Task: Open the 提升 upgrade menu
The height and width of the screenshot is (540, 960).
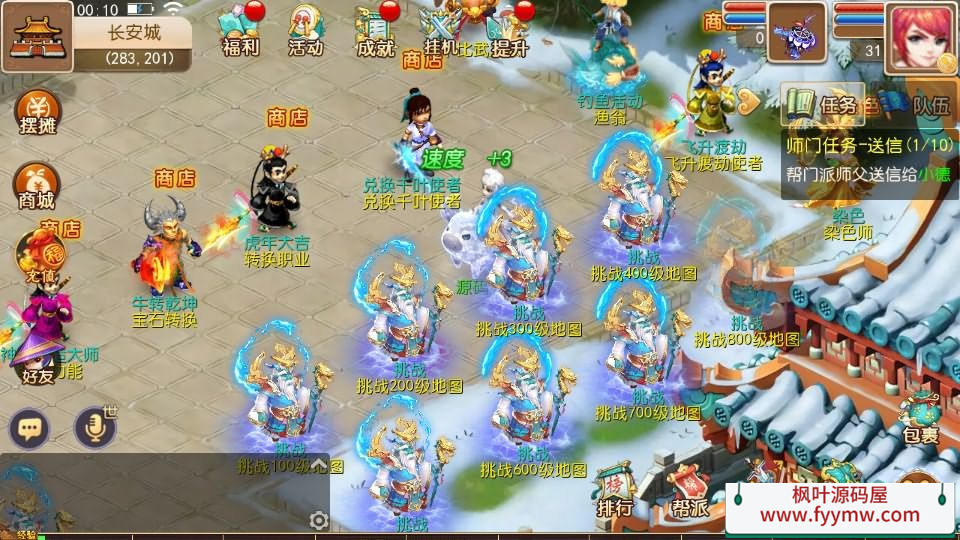Action: point(506,30)
